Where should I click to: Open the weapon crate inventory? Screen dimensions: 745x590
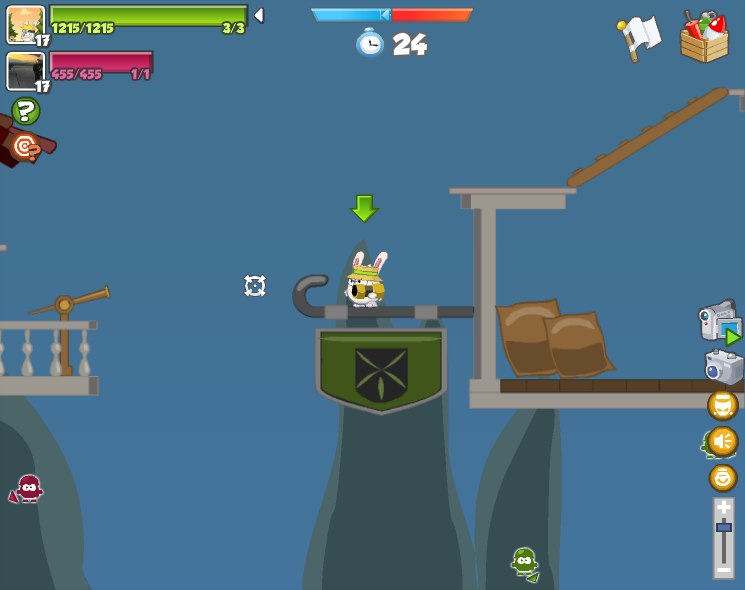(x=704, y=37)
